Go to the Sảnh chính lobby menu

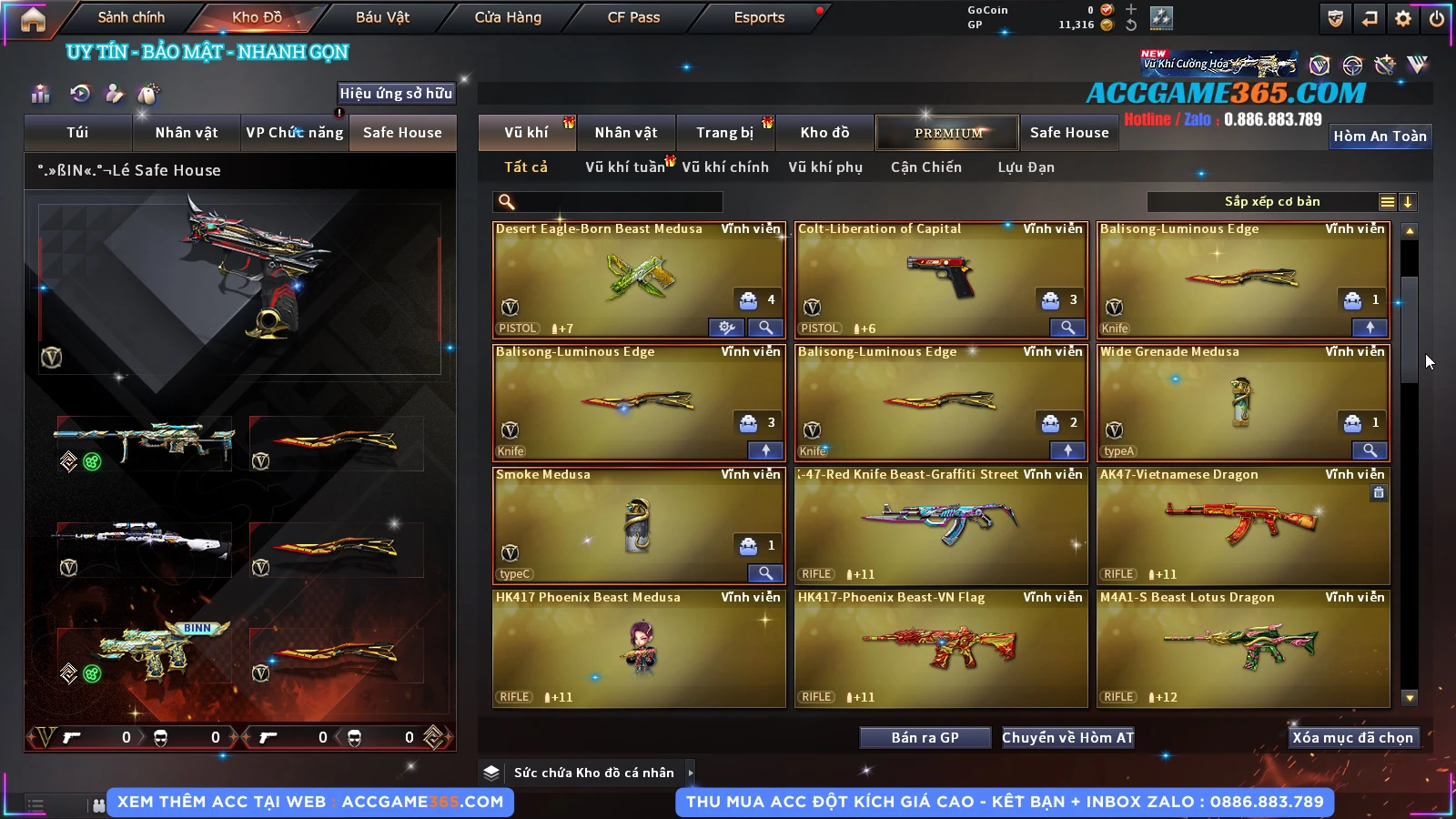pyautogui.click(x=131, y=17)
